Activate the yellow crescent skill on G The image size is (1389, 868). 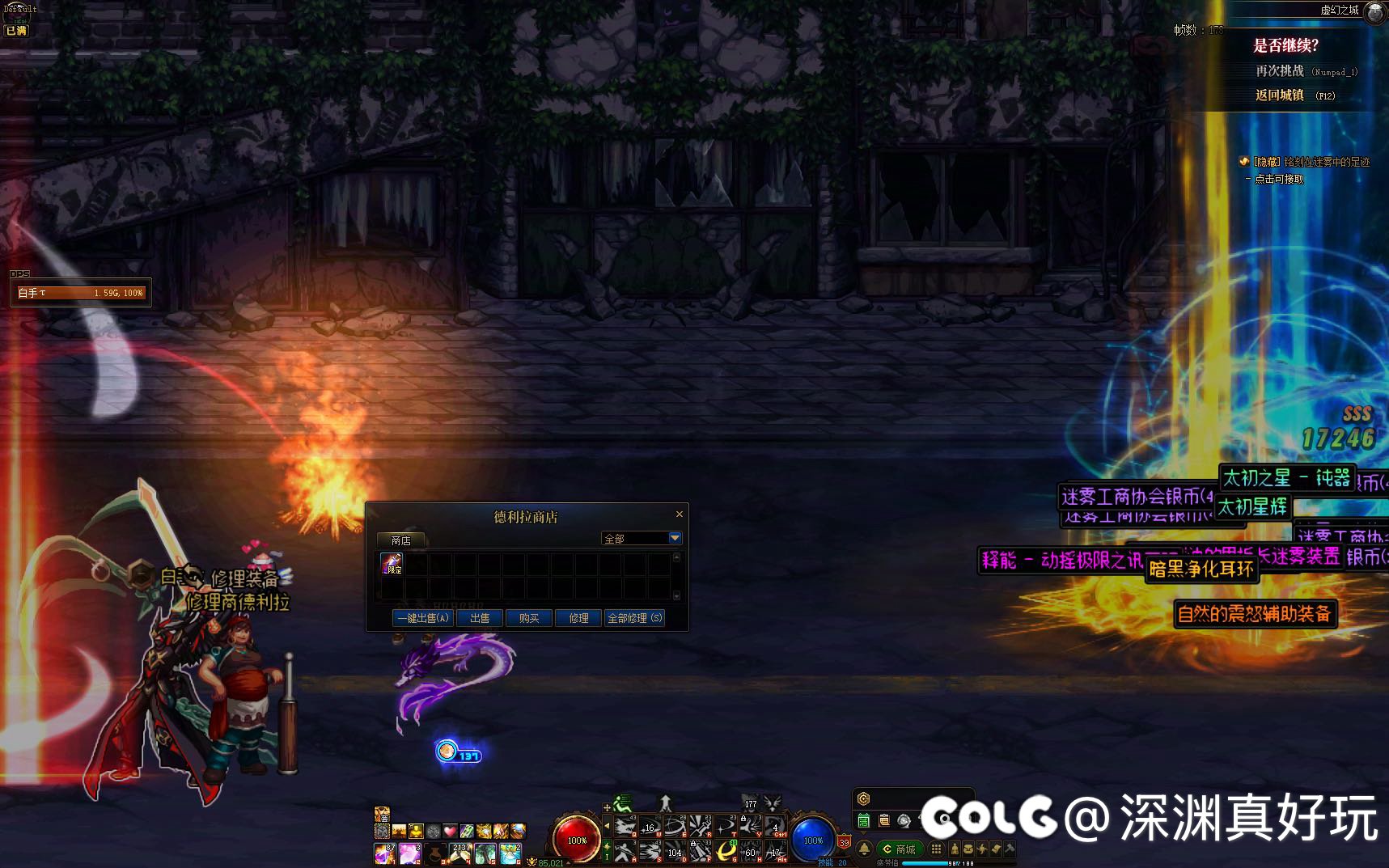(726, 850)
